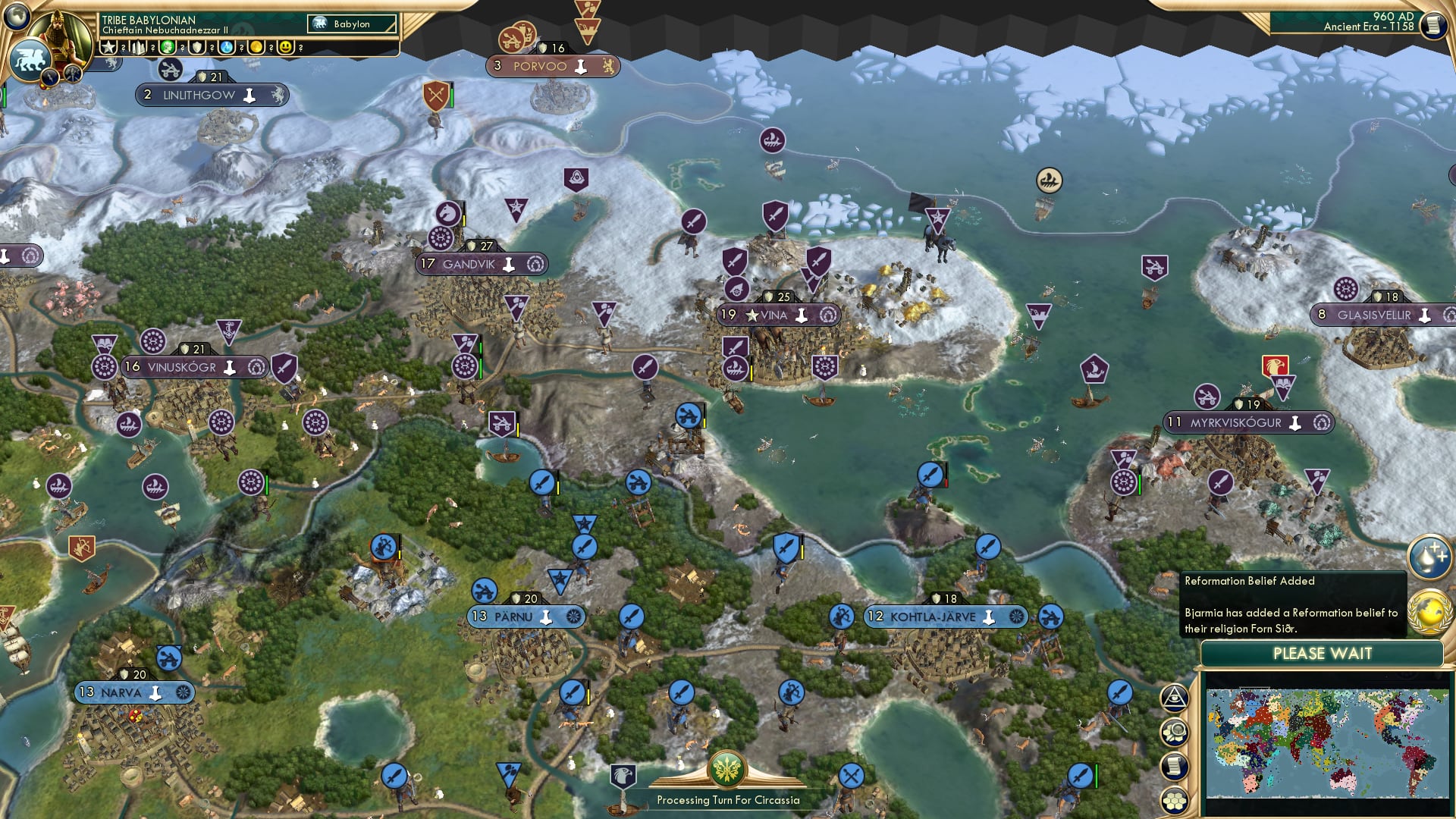The height and width of the screenshot is (819, 1456).
Task: Click the world overview minimap thumbnail
Action: point(1327,743)
